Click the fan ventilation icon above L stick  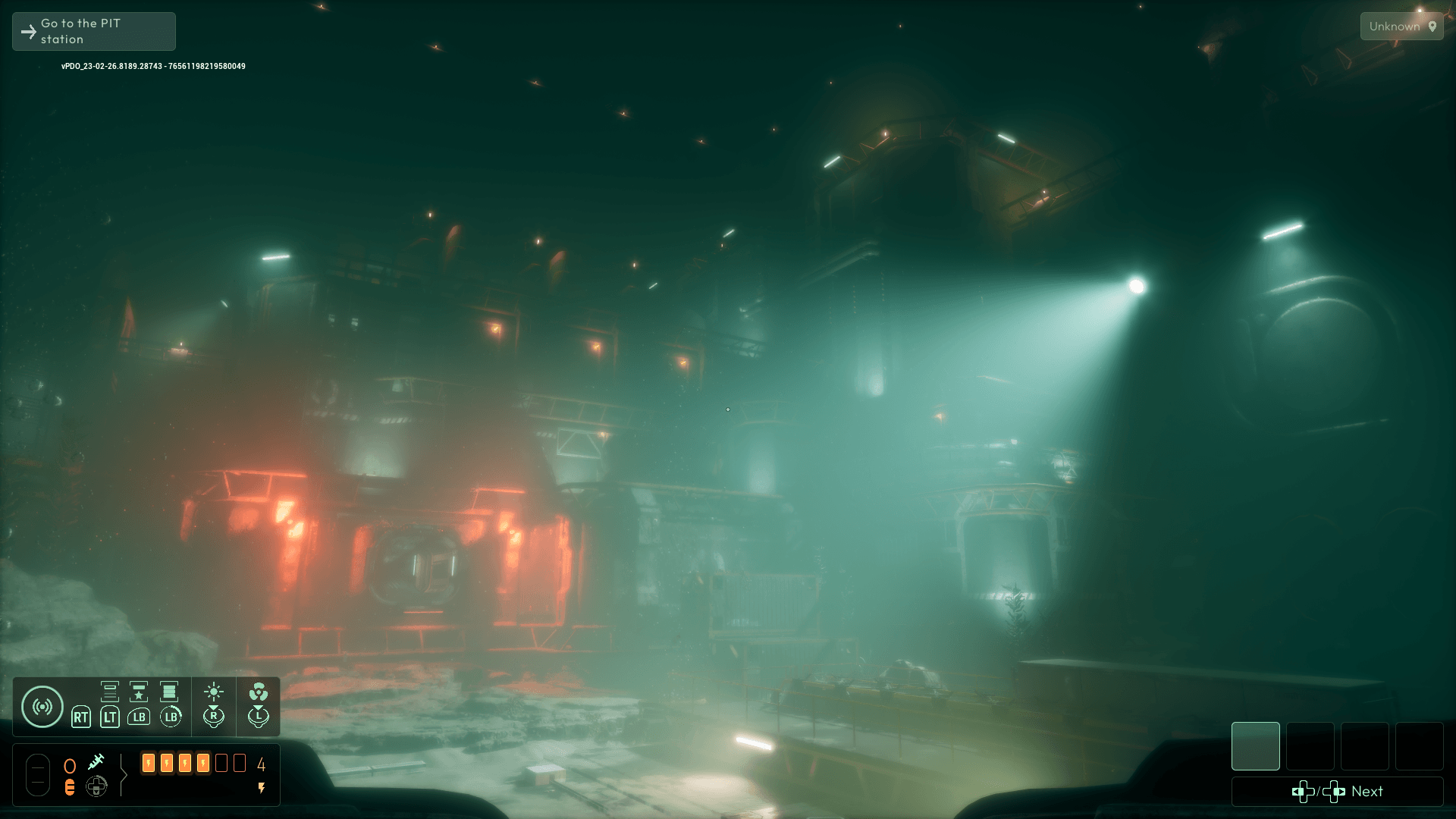click(x=260, y=692)
